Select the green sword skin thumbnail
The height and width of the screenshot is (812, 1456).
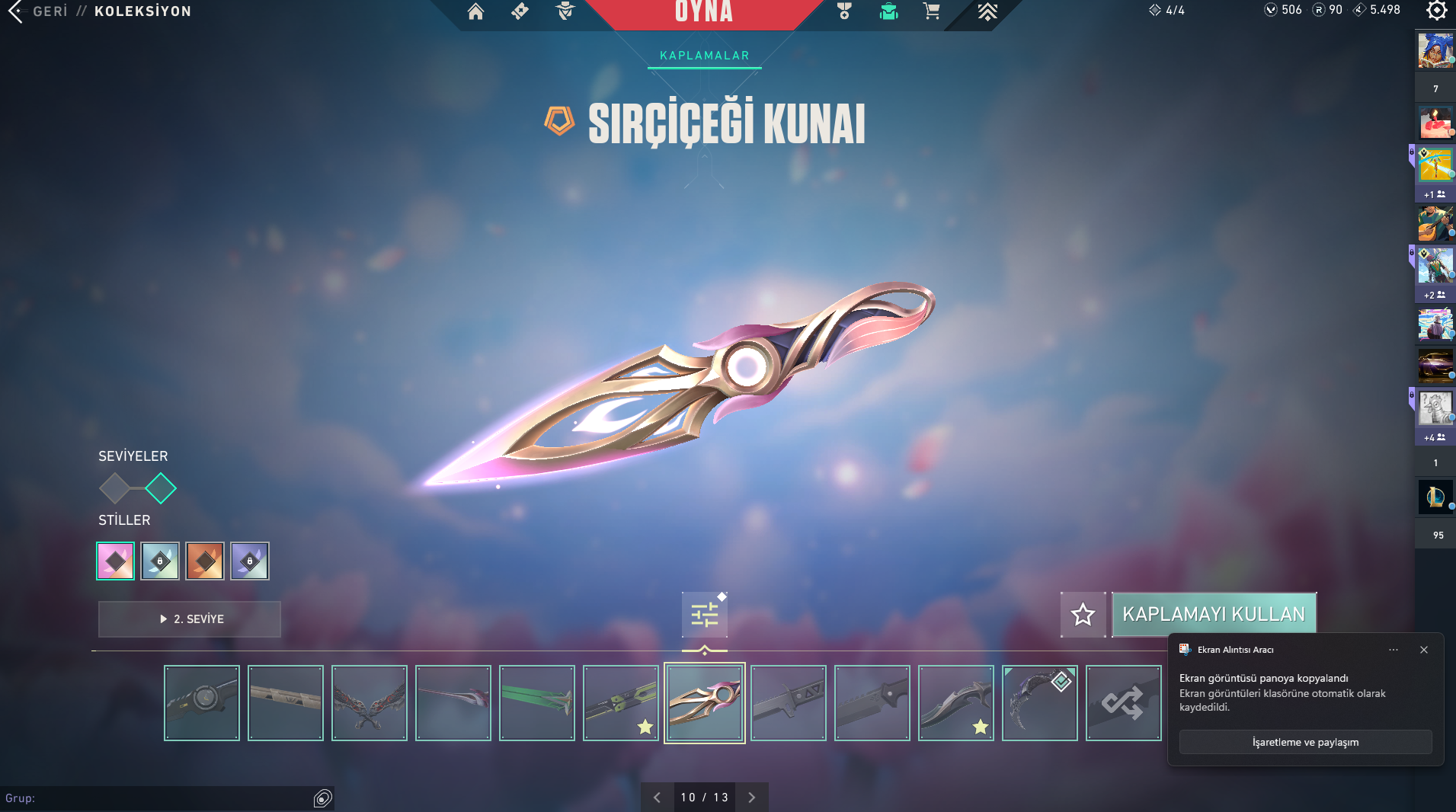pos(537,702)
